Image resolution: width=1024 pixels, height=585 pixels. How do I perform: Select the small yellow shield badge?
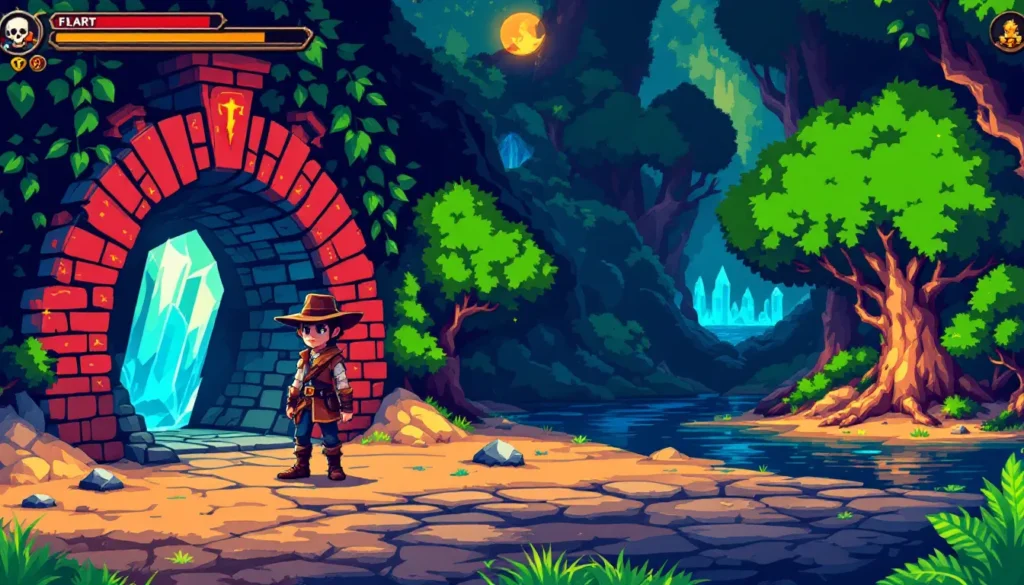pyautogui.click(x=20, y=64)
